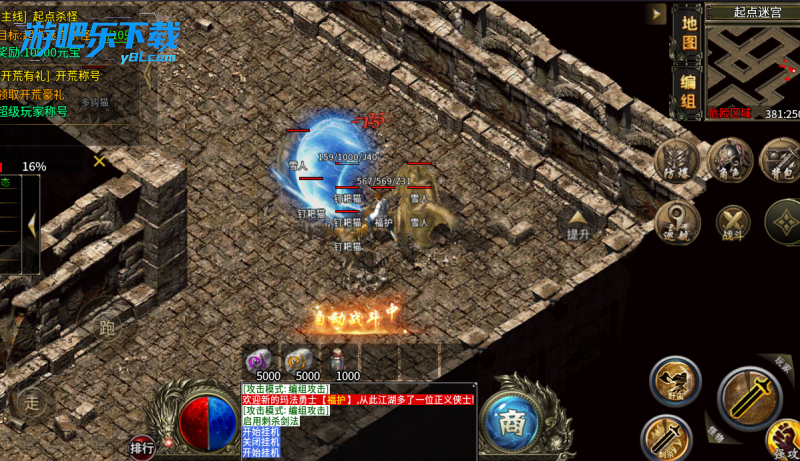800x461 pixels.
Task: Open the 排行 ranking button
Action: (142, 447)
